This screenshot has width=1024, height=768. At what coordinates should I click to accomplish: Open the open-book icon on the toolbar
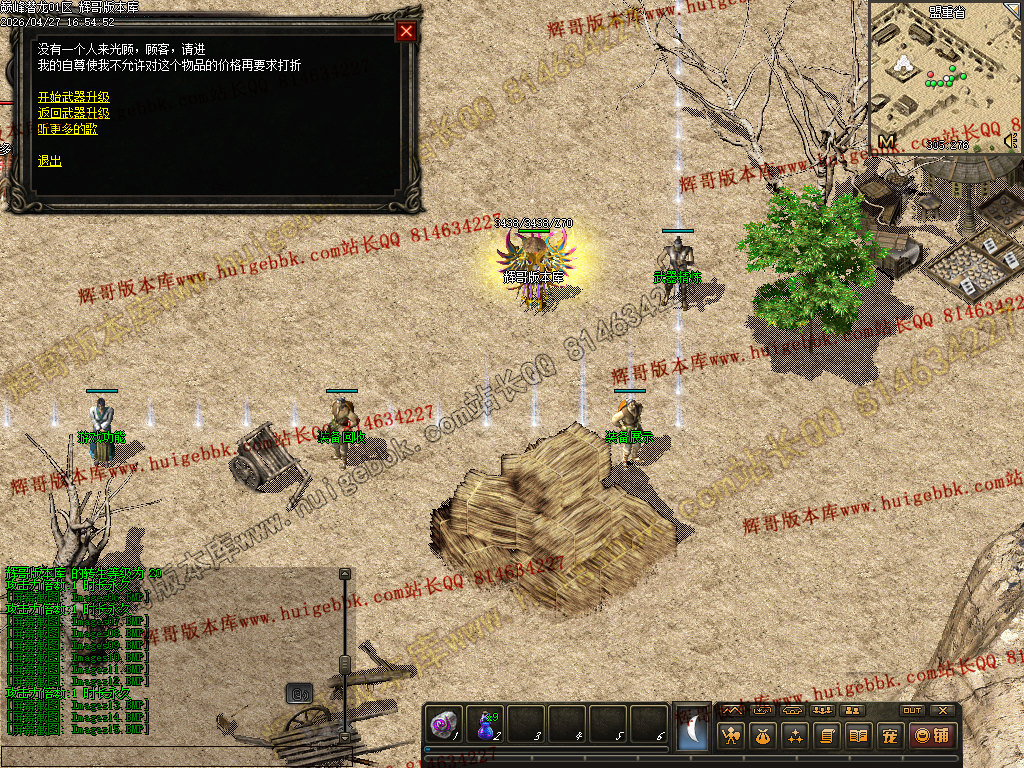point(858,737)
